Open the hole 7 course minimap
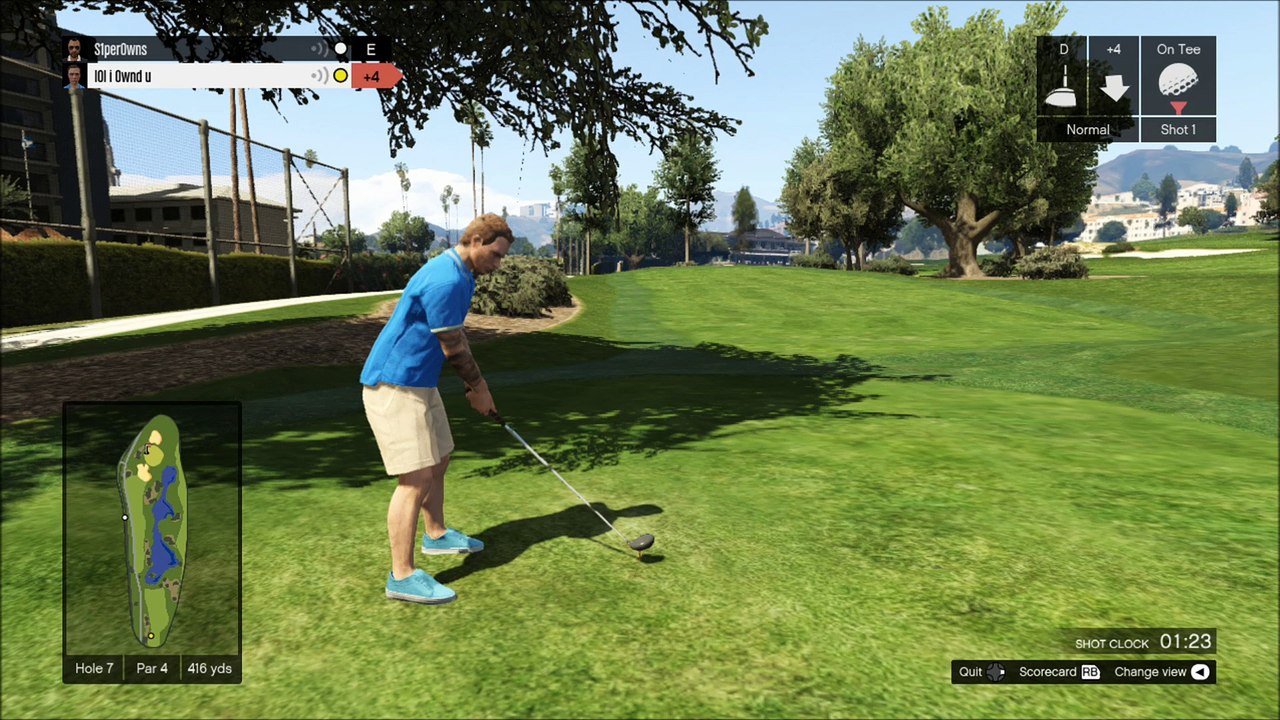 pyautogui.click(x=152, y=530)
